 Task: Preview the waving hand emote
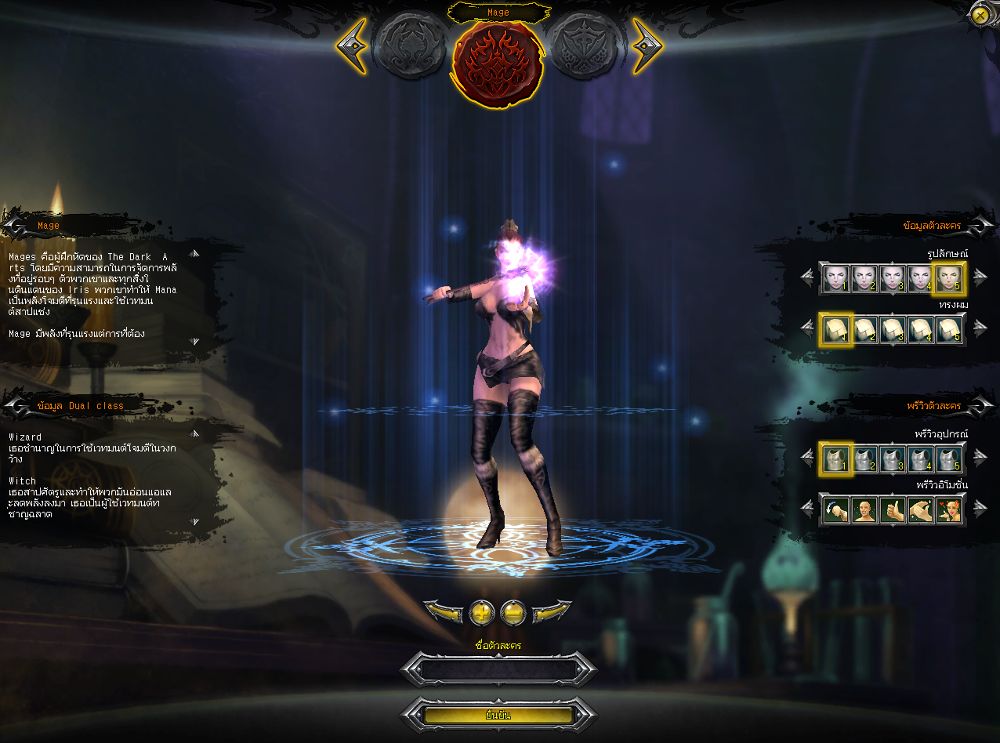[x=922, y=509]
